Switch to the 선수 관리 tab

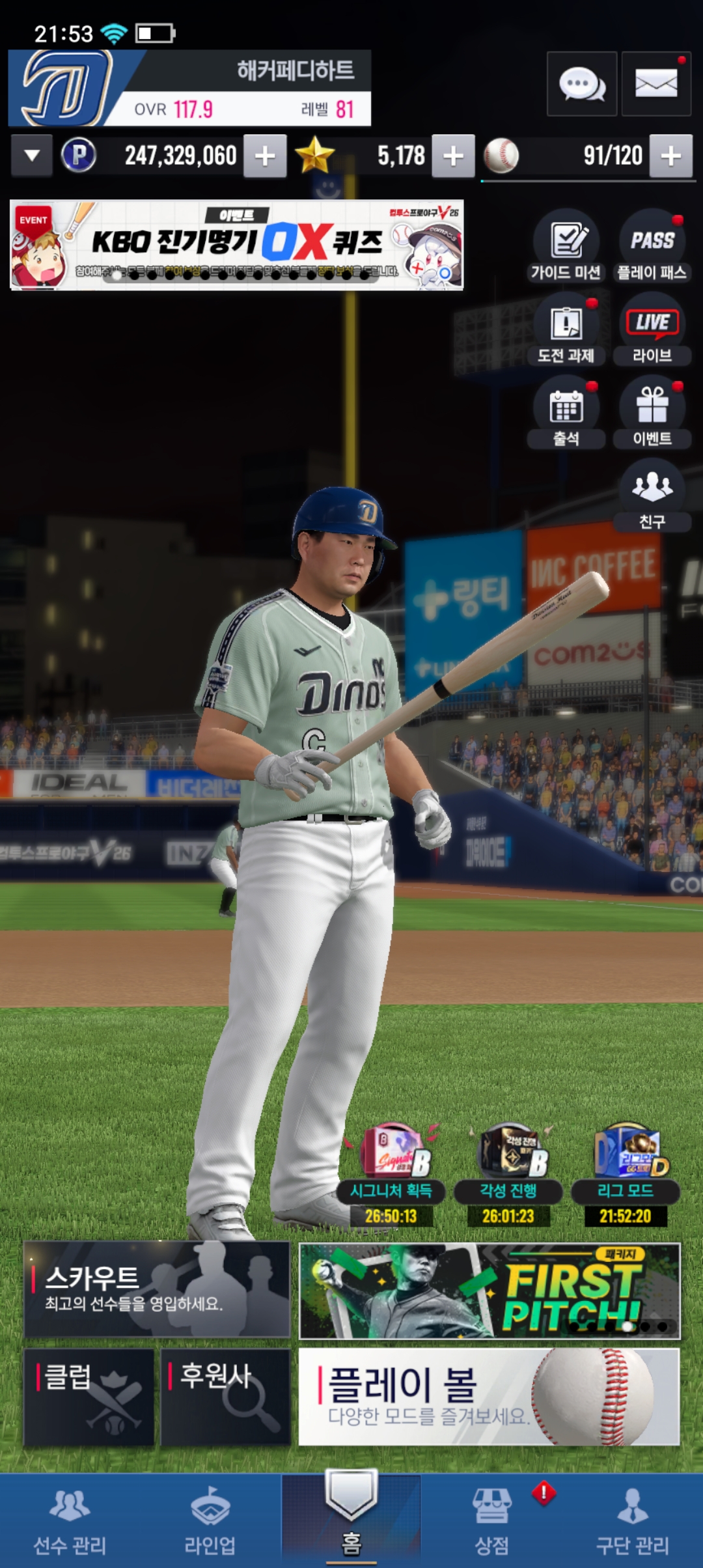click(x=70, y=1521)
